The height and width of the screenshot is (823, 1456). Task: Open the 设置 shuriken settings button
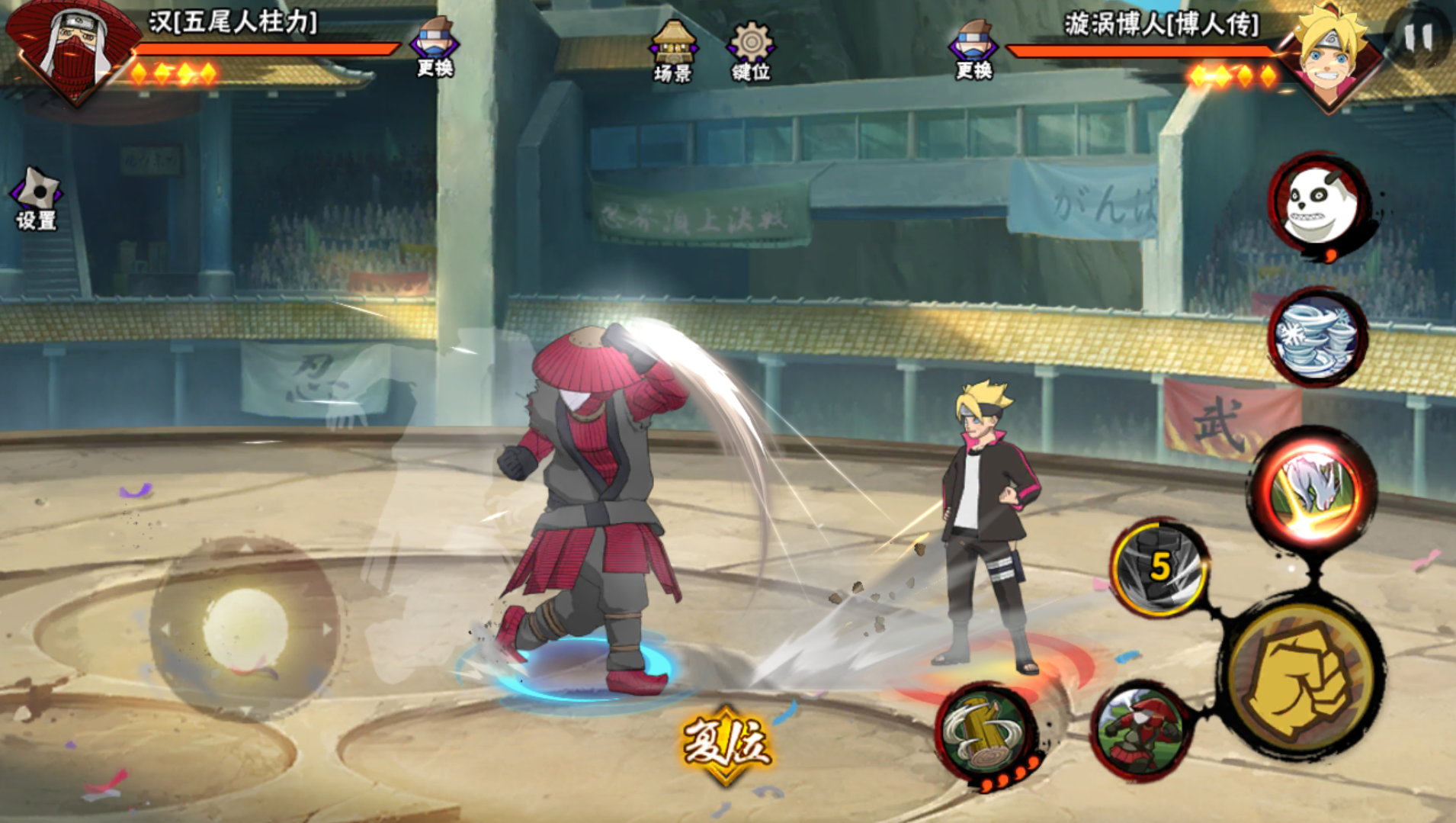pyautogui.click(x=36, y=198)
